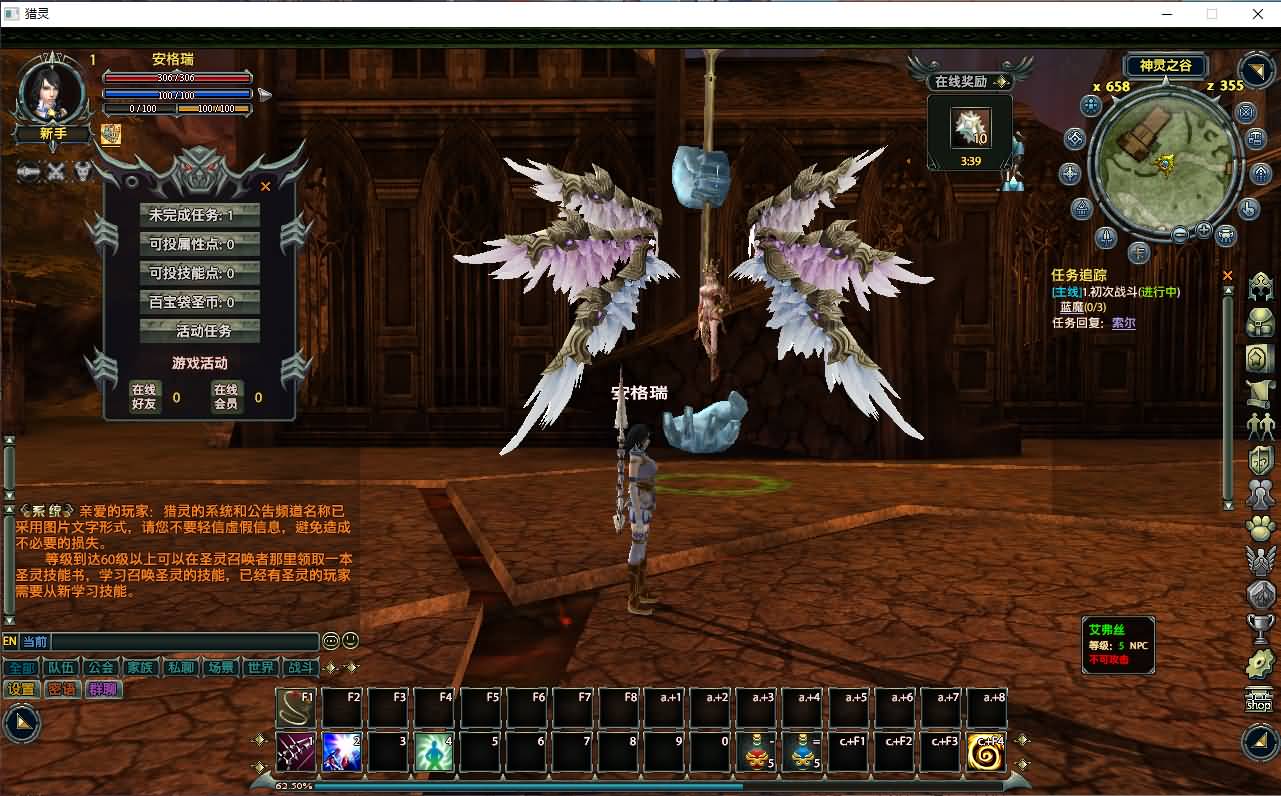This screenshot has width=1281, height=796.
Task: Open the shop icon on right sidebar
Action: tap(1258, 700)
